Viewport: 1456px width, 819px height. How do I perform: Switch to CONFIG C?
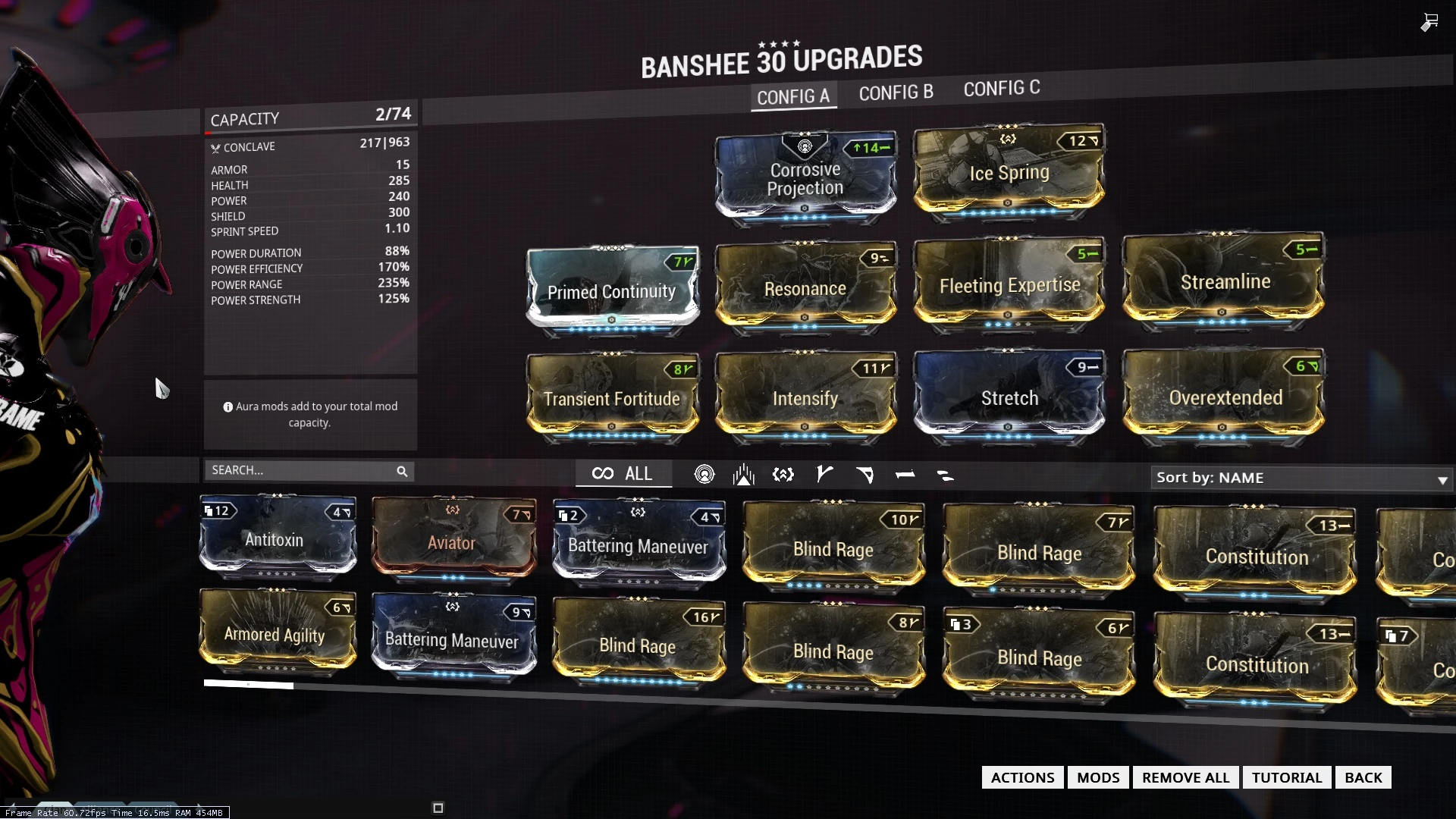pos(1001,88)
